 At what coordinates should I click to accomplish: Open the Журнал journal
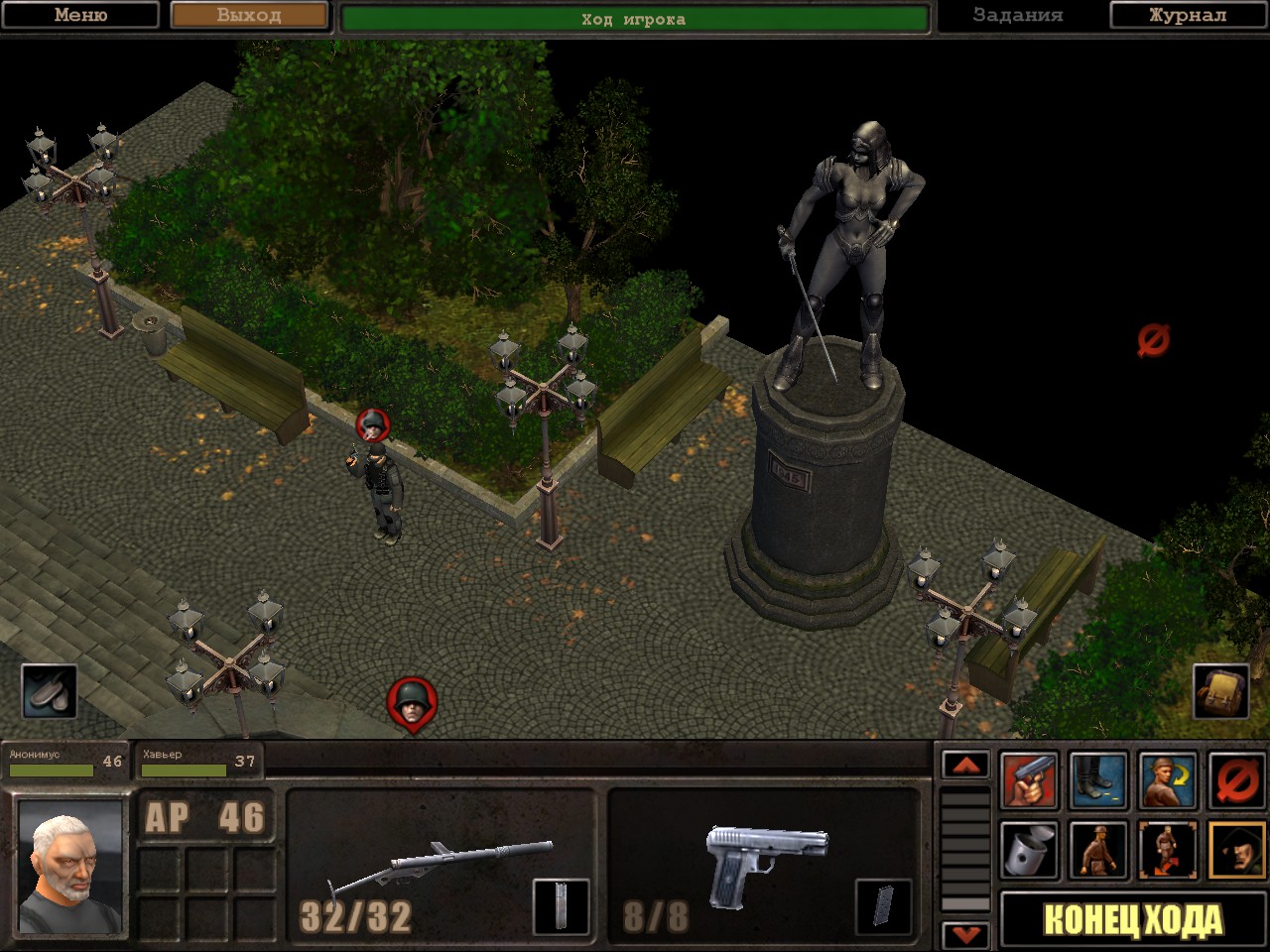tap(1188, 16)
